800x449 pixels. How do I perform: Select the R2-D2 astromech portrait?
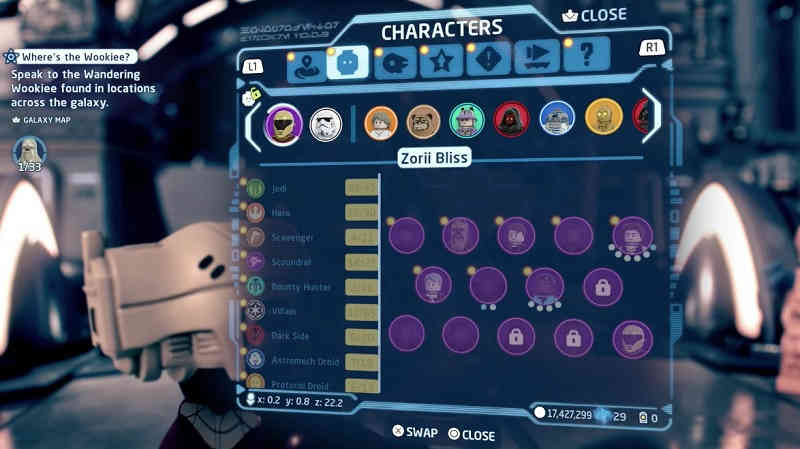[x=557, y=120]
